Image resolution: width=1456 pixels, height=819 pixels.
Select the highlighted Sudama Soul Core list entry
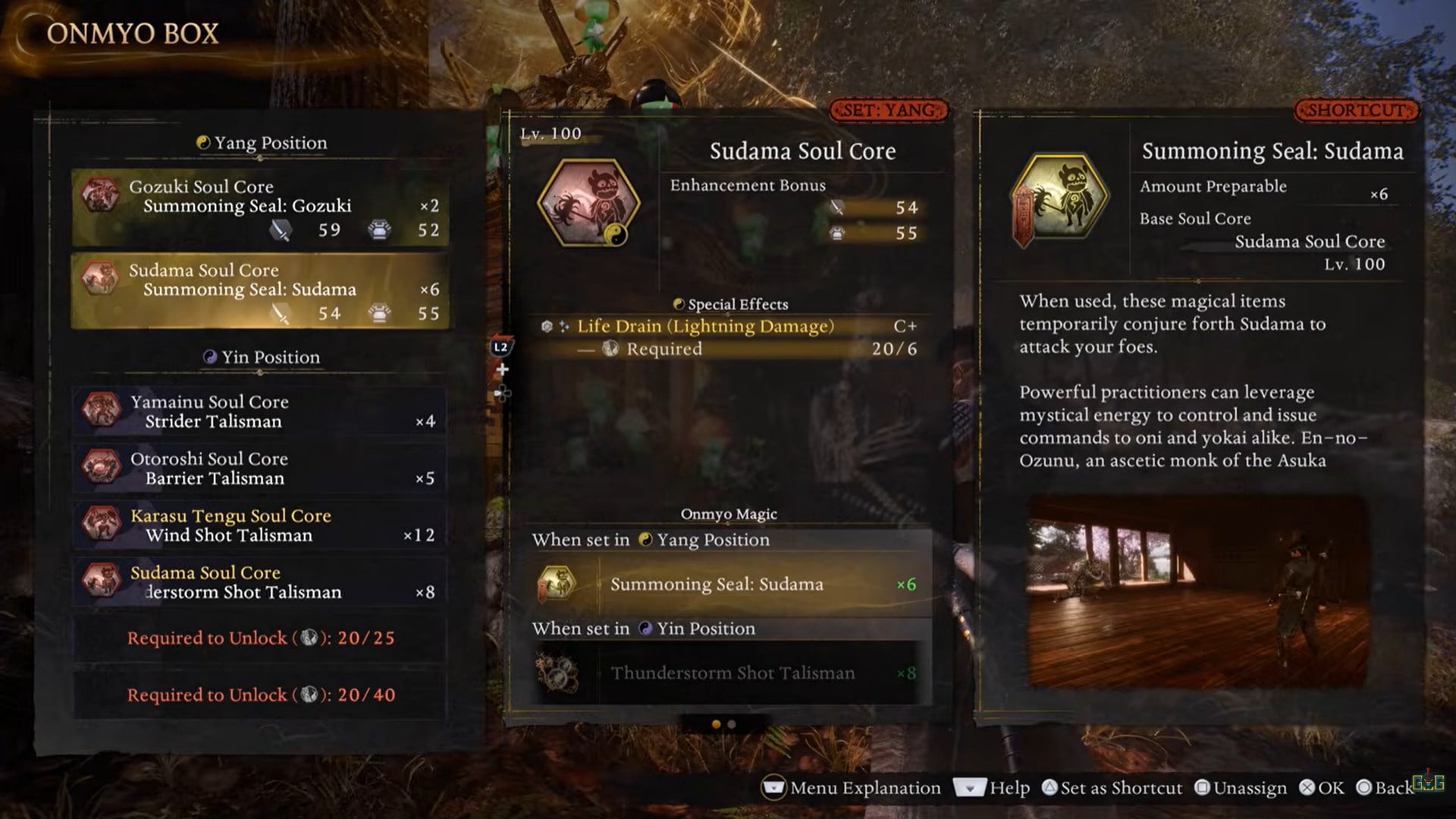point(258,290)
